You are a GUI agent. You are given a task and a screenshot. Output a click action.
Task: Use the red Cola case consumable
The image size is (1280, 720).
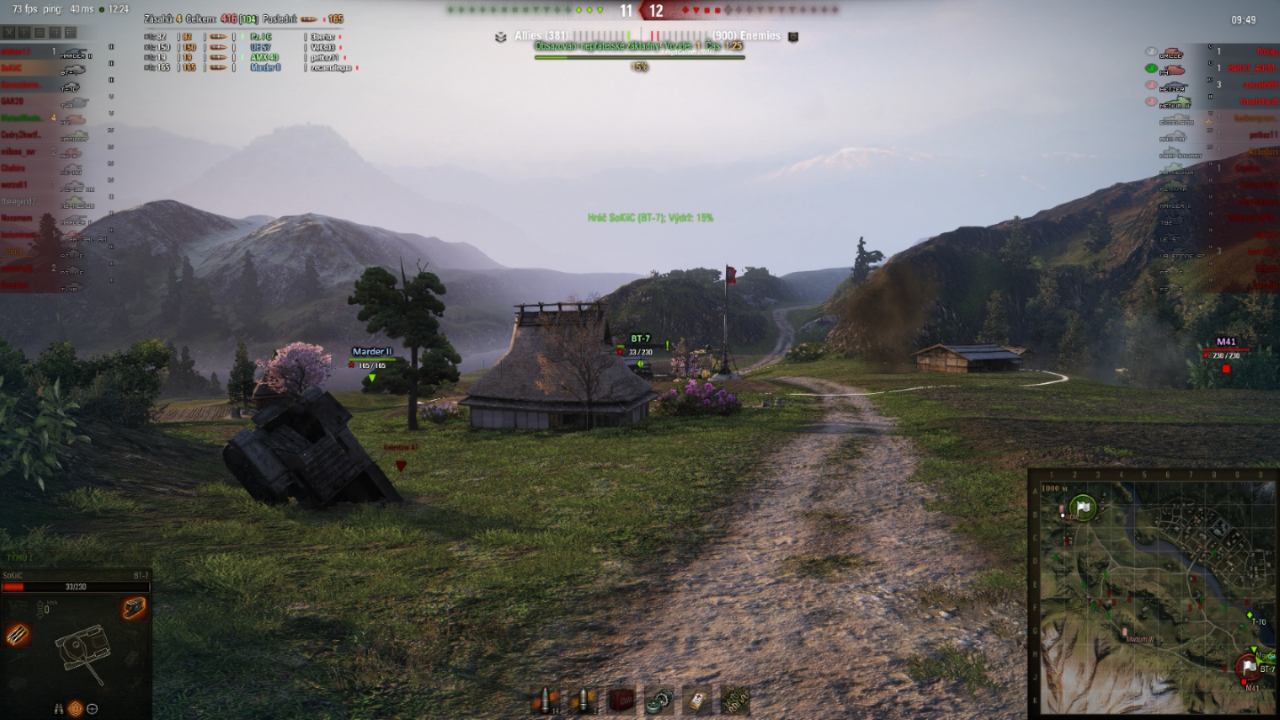[x=621, y=699]
